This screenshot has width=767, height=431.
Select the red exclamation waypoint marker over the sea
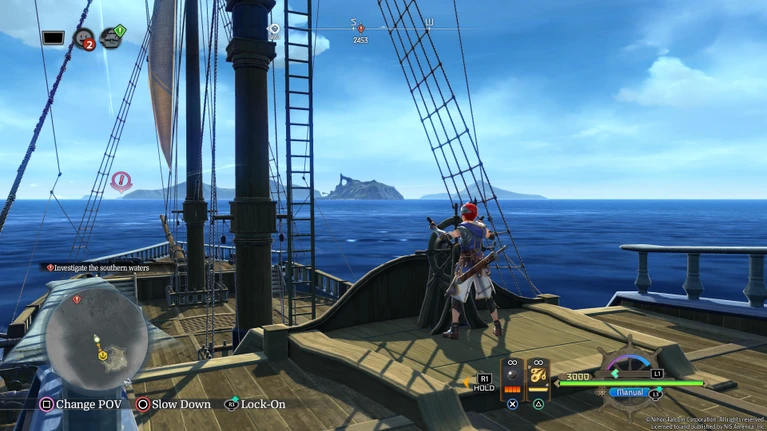tap(121, 181)
